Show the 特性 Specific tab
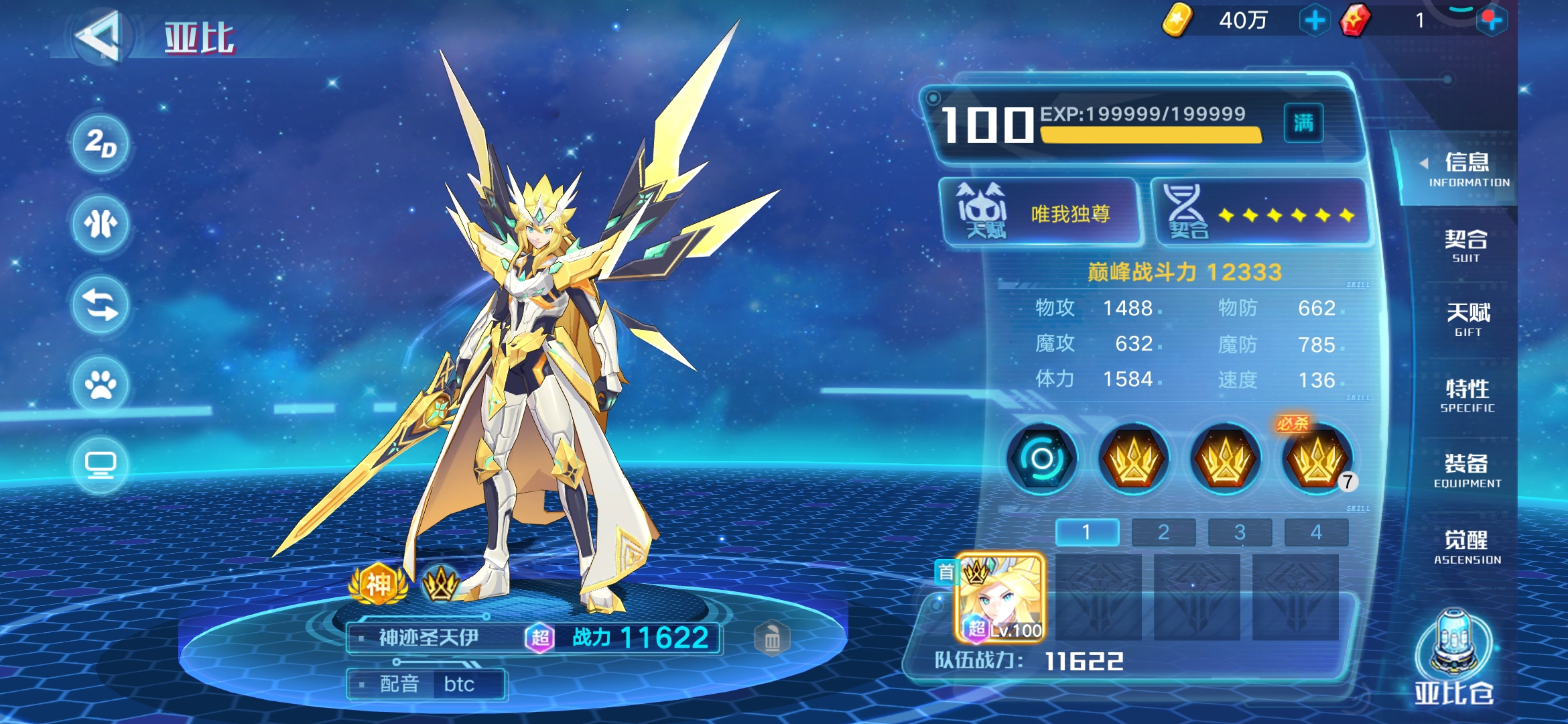 tap(1467, 396)
